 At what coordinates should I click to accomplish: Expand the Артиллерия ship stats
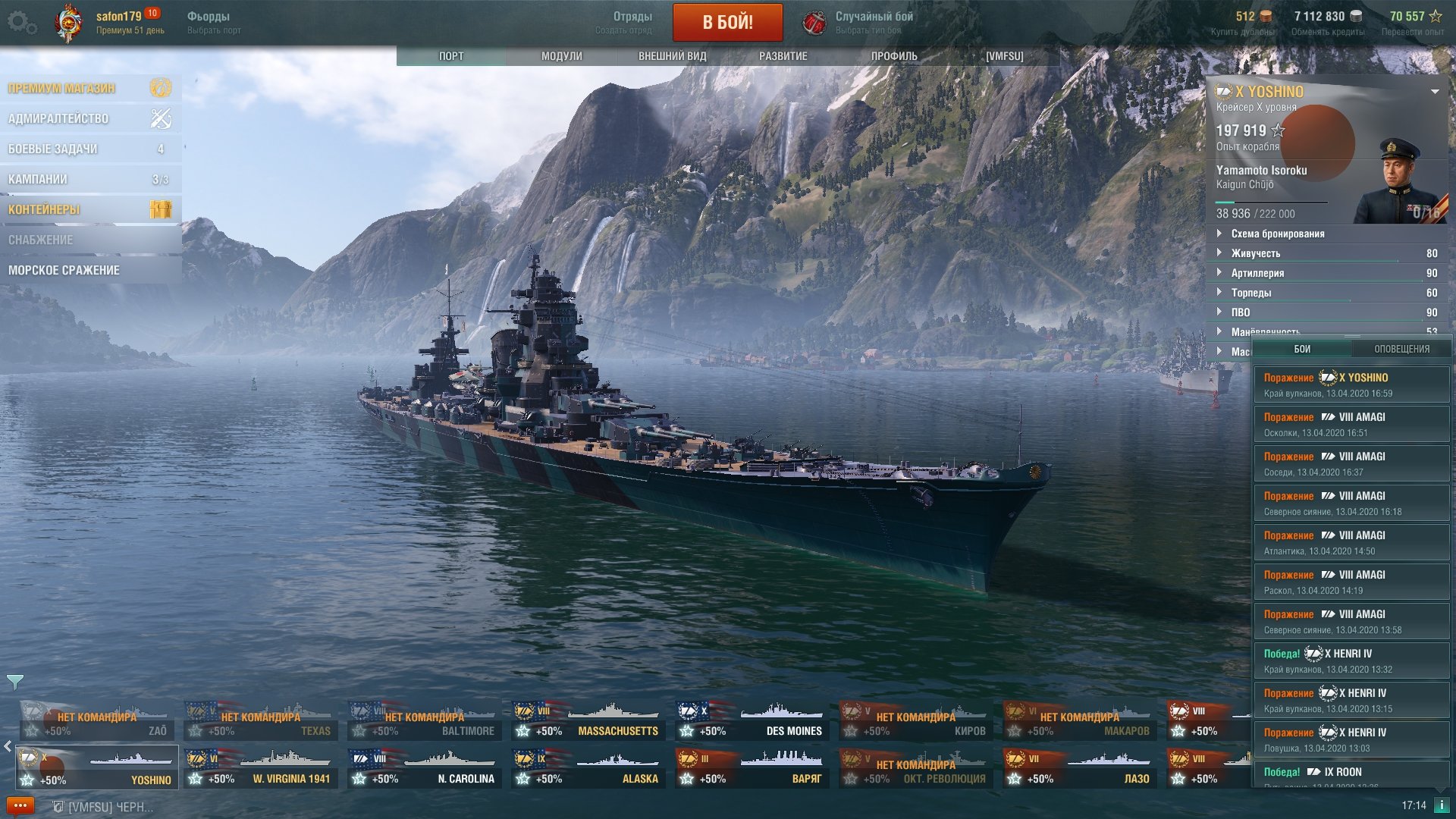[x=1257, y=273]
